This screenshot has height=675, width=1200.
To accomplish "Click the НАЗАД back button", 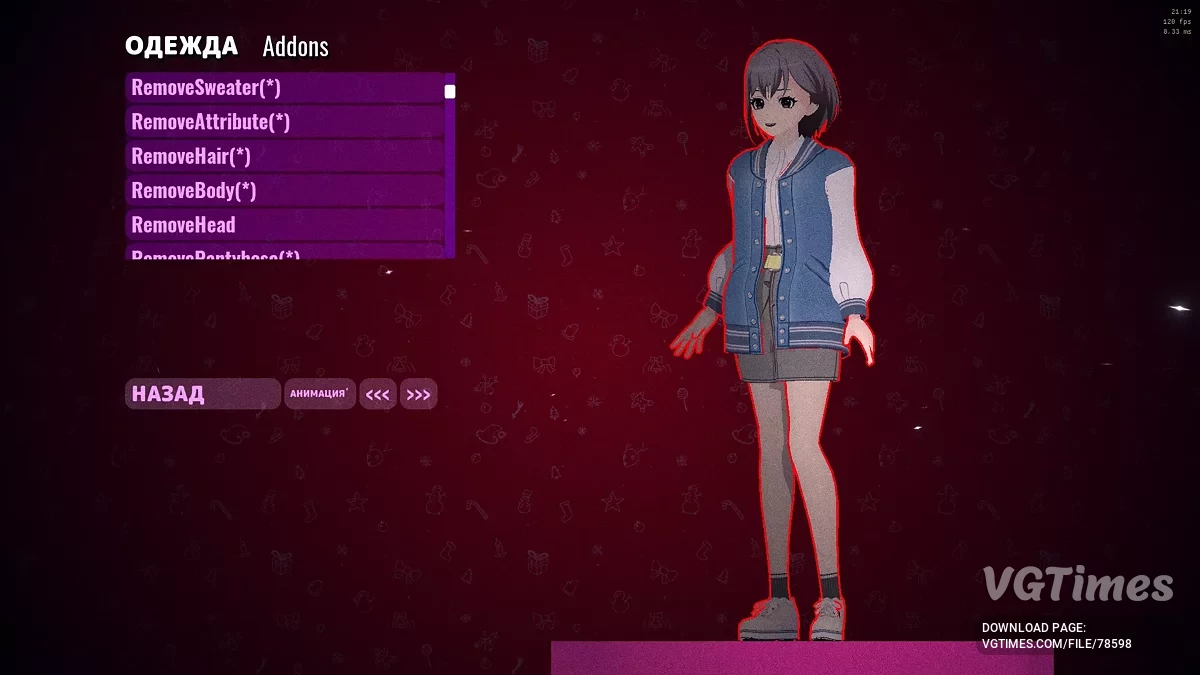I will 202,394.
